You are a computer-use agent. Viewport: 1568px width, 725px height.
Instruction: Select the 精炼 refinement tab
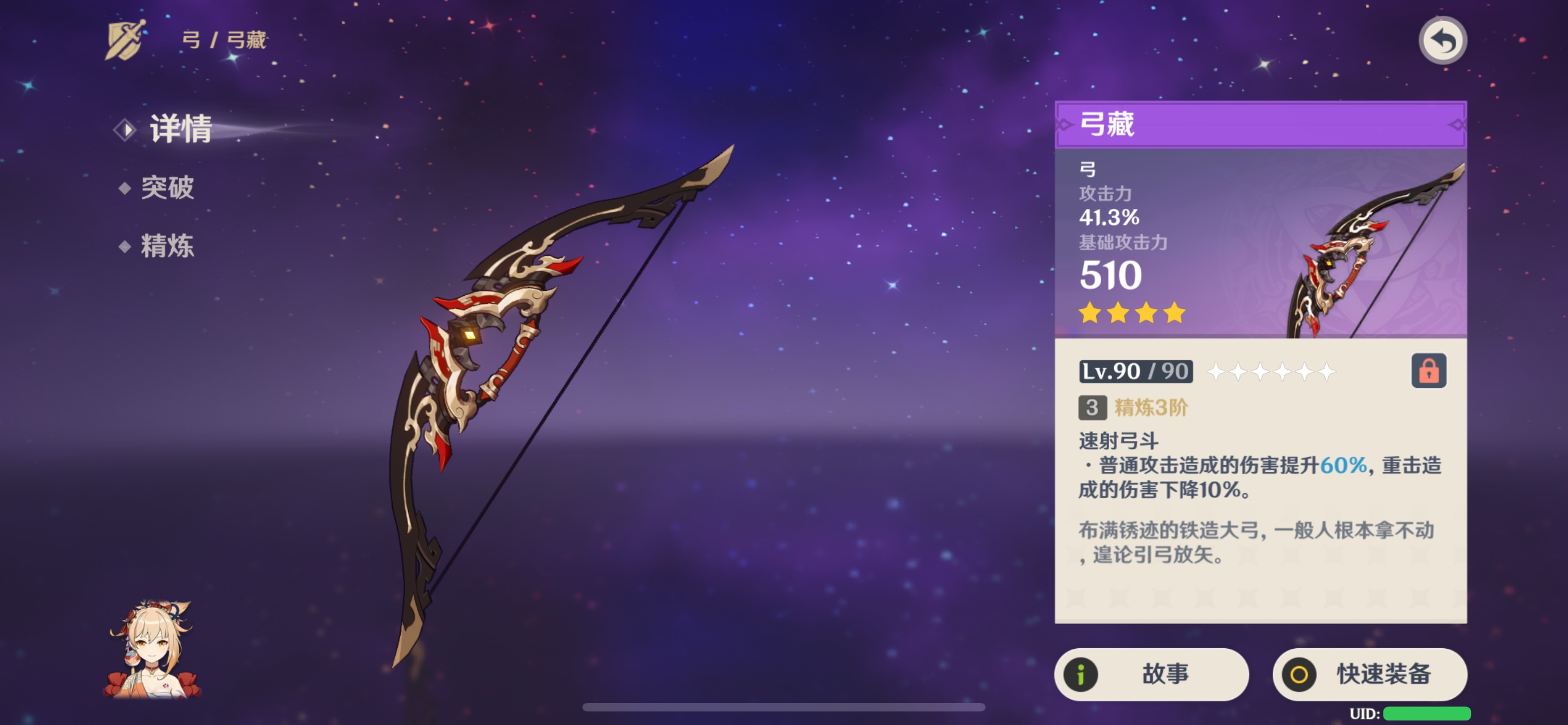(x=167, y=246)
